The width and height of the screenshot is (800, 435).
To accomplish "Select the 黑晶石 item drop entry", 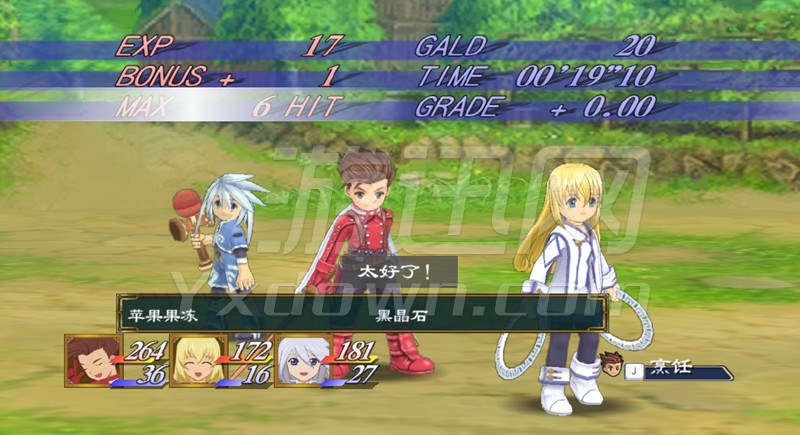I will click(x=397, y=313).
